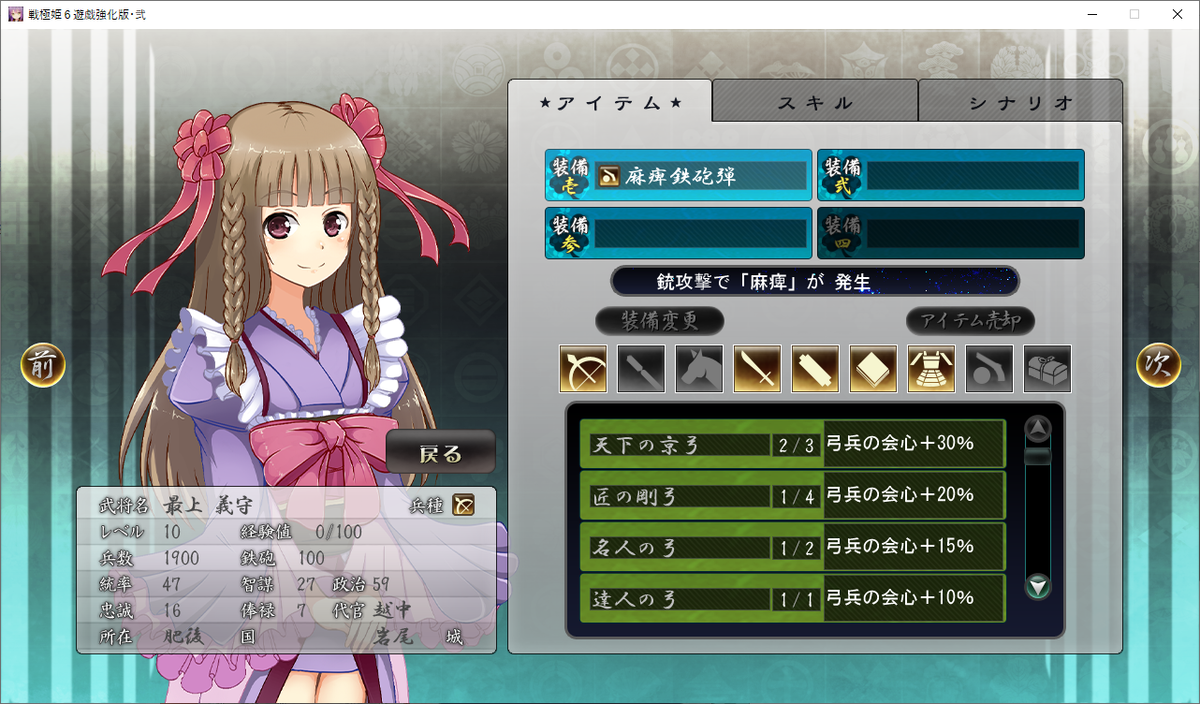Open the scroll item category
1200x704 pixels.
pos(815,369)
